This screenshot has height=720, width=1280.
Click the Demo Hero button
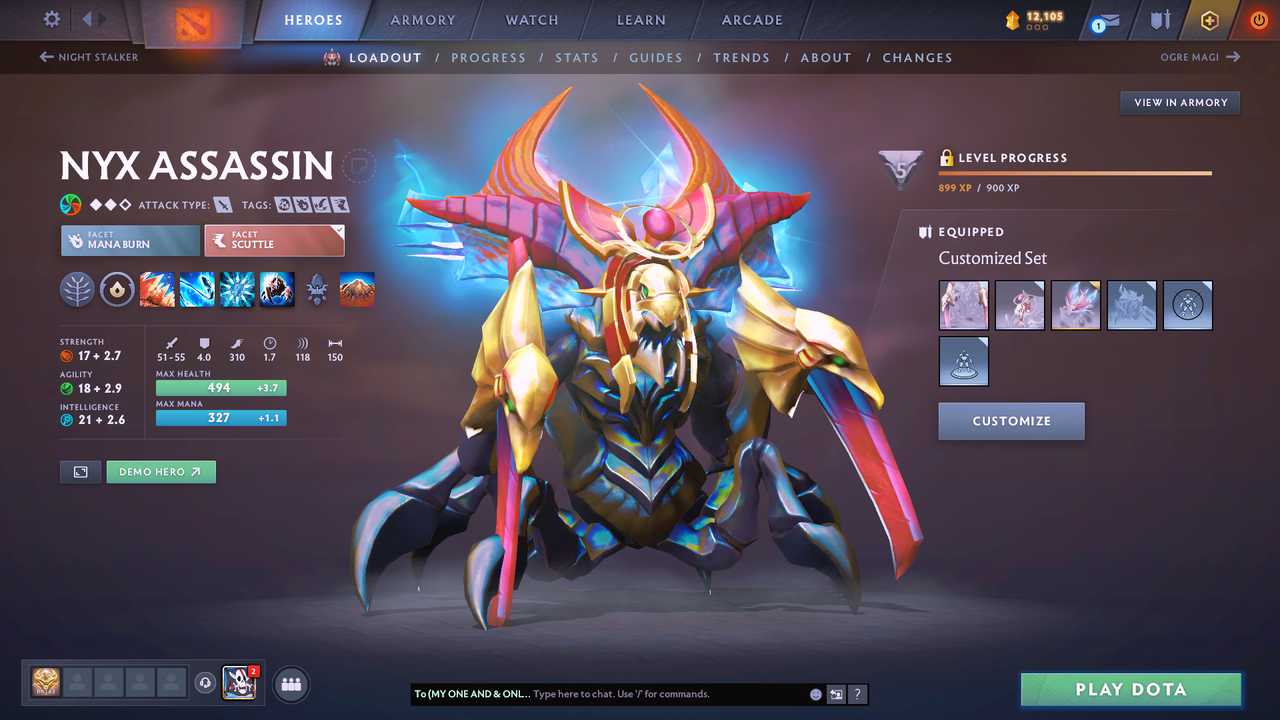coord(161,471)
